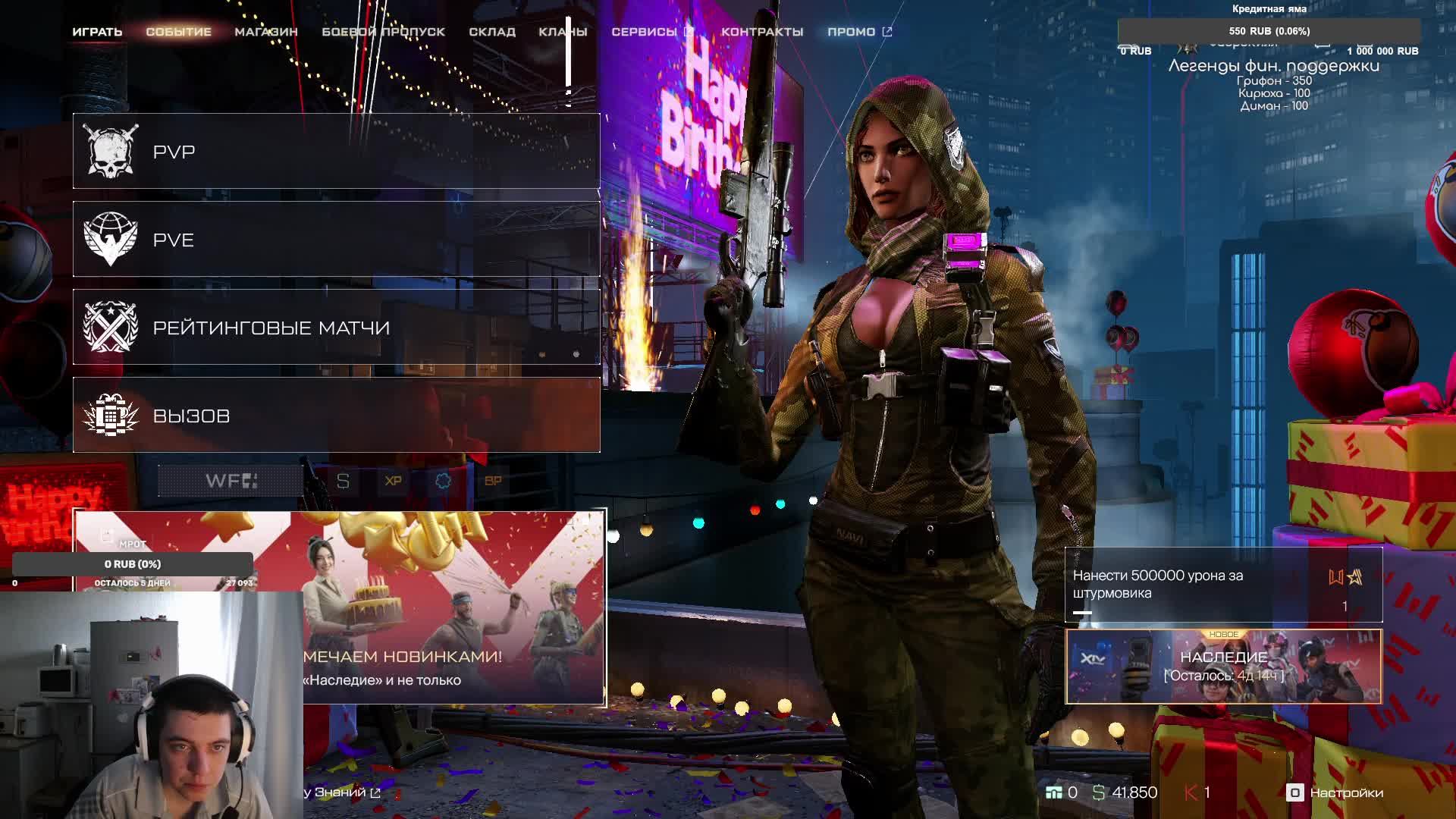Open the СЕРВИСЫ external link
This screenshot has height=819, width=1456.
pos(652,32)
